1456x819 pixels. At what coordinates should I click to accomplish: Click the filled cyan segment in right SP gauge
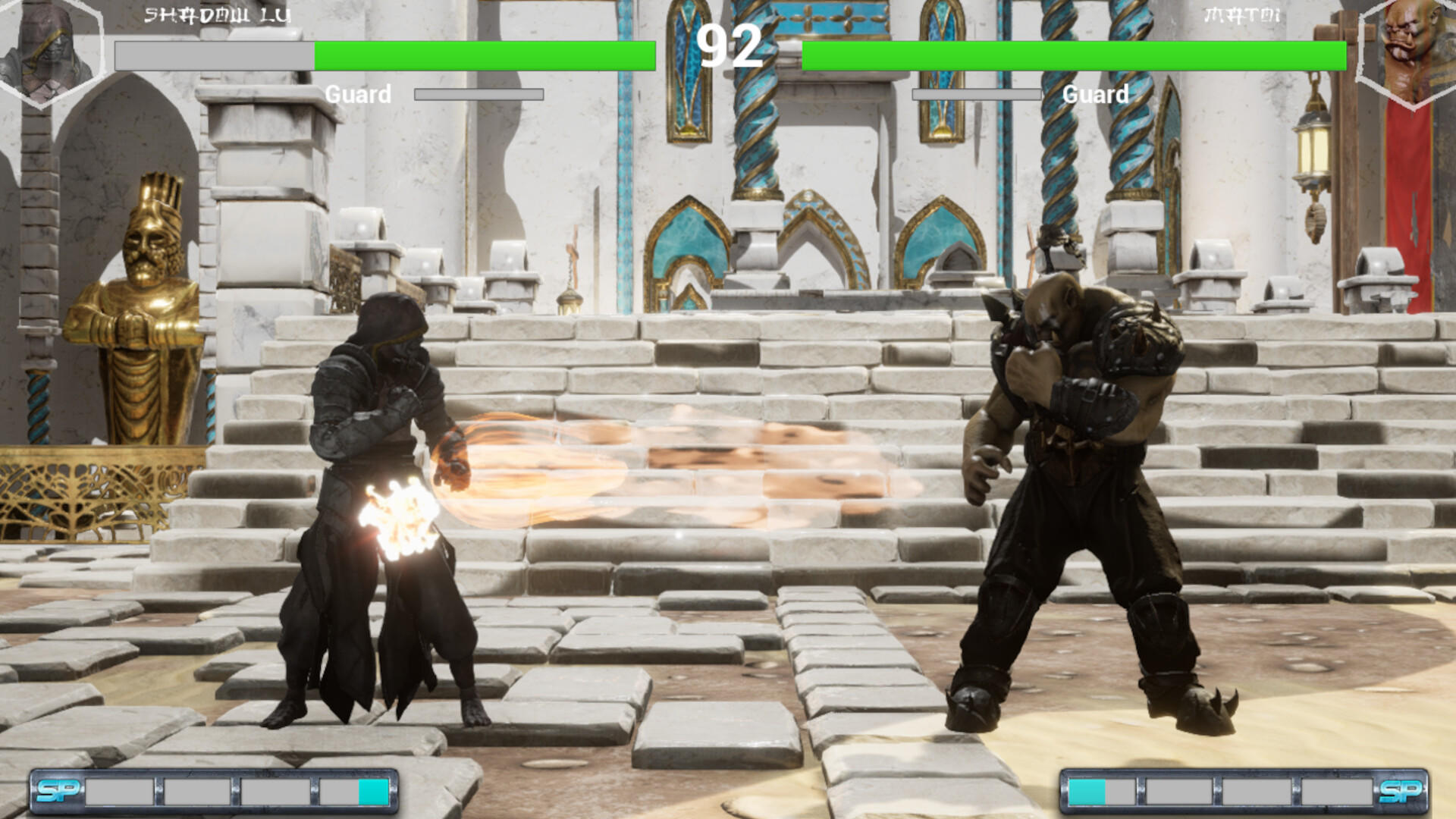coord(1087,789)
